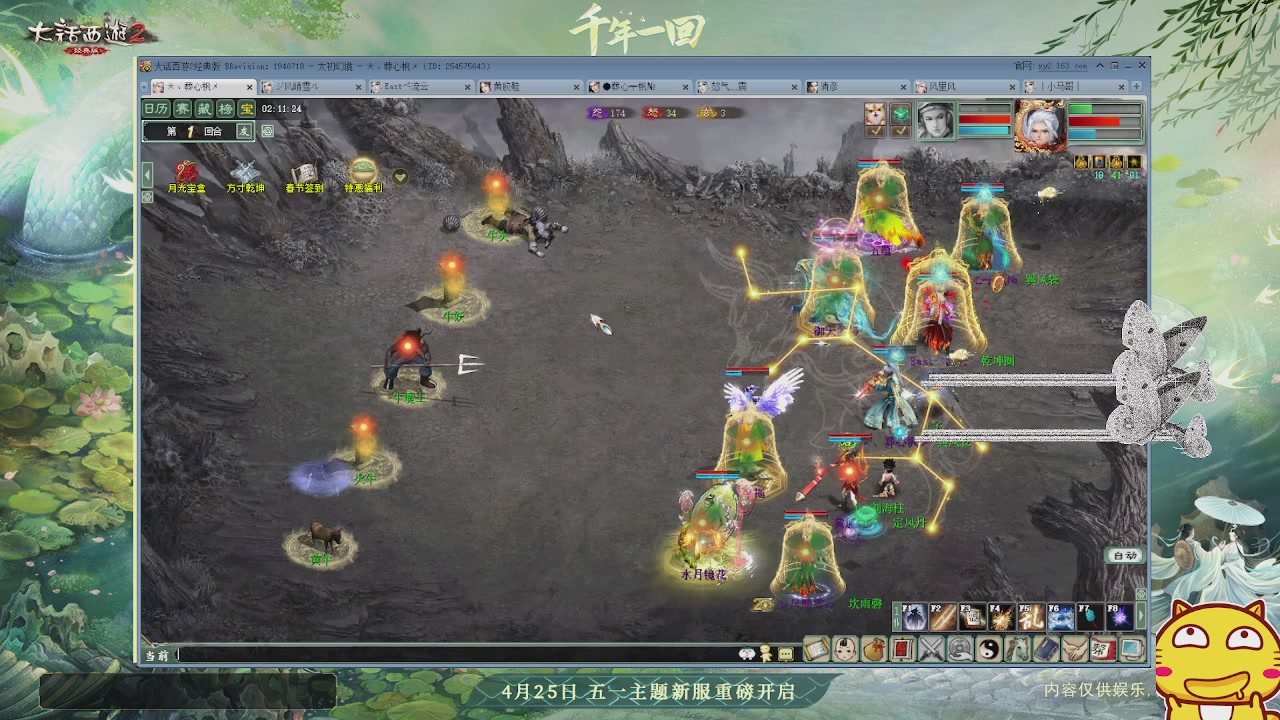Collapse the activity panel with left arrow
The height and width of the screenshot is (720, 1280).
tap(147, 174)
